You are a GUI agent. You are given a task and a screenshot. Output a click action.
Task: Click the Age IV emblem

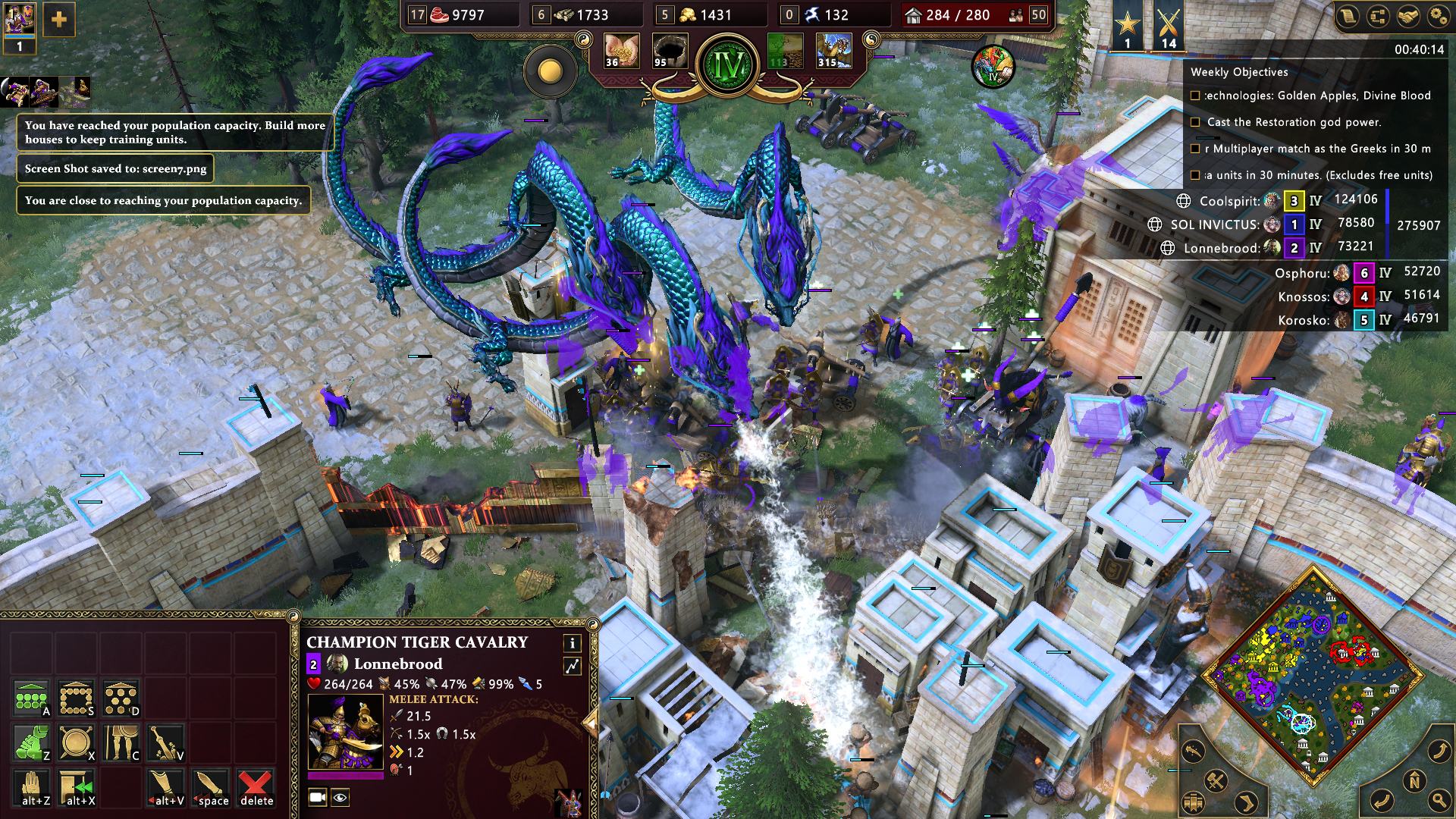pos(728,66)
